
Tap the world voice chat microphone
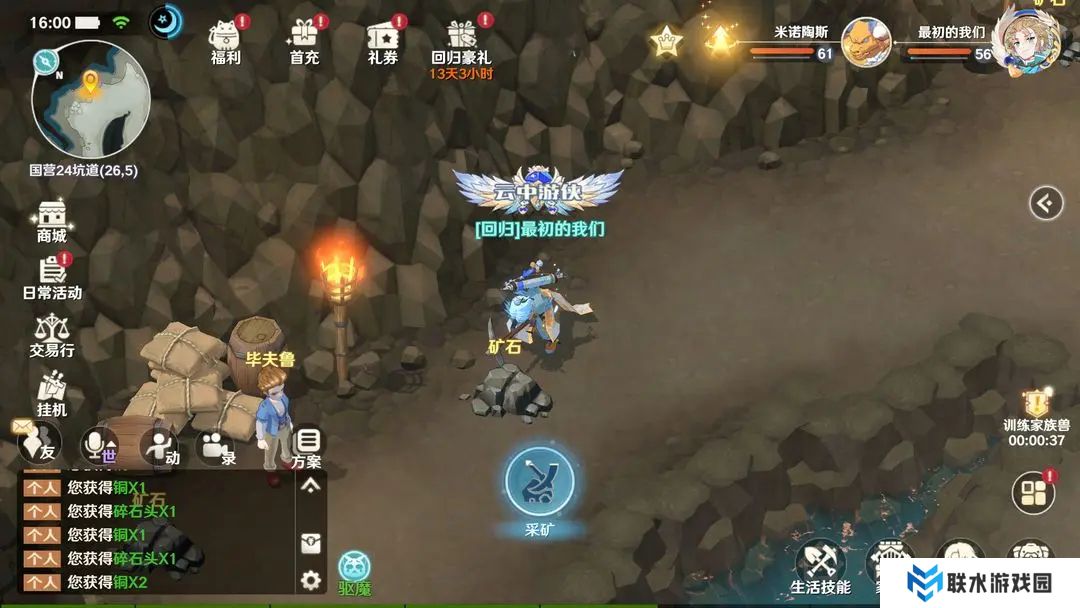coord(99,446)
